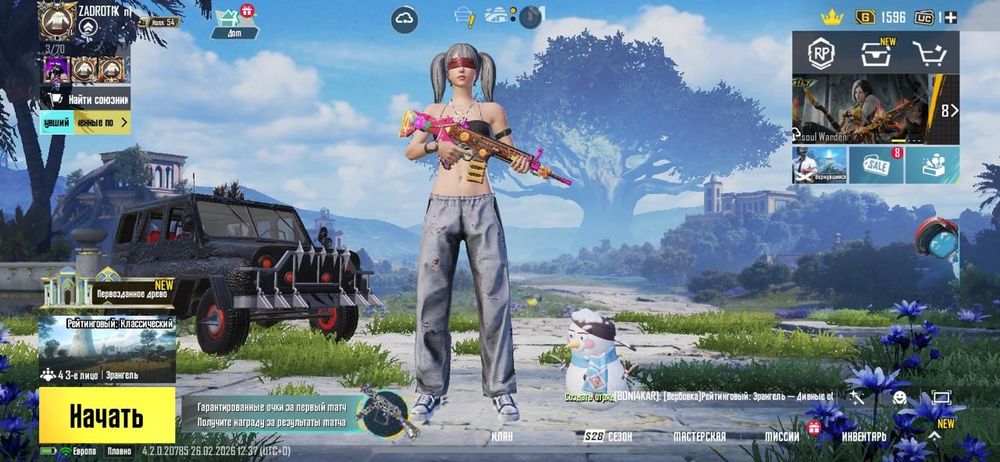Image resolution: width=1000 pixels, height=462 pixels.
Task: Open the SALE offers tile
Action: coord(876,165)
